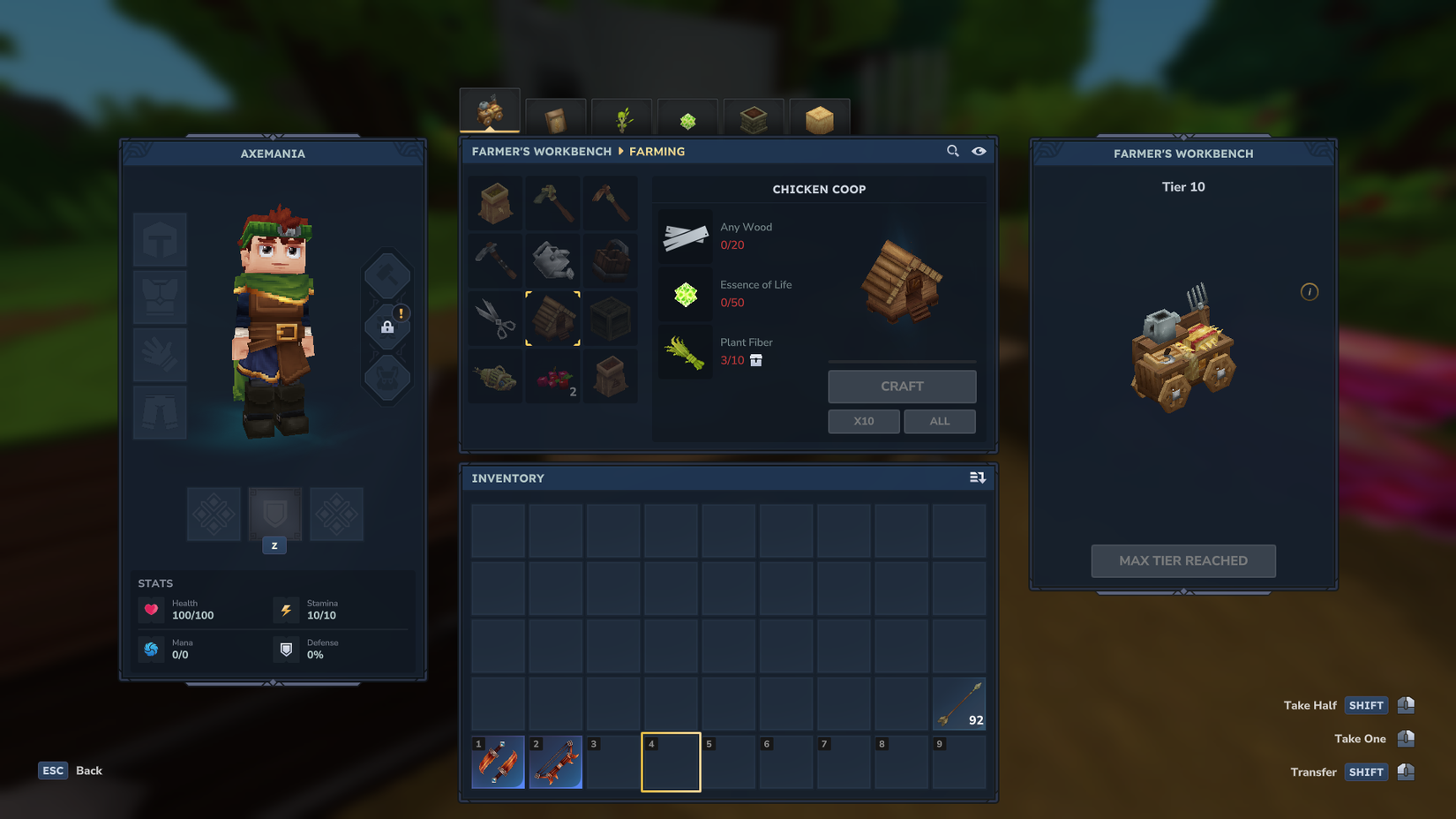Toggle the shield slot labeled Z

click(x=274, y=514)
